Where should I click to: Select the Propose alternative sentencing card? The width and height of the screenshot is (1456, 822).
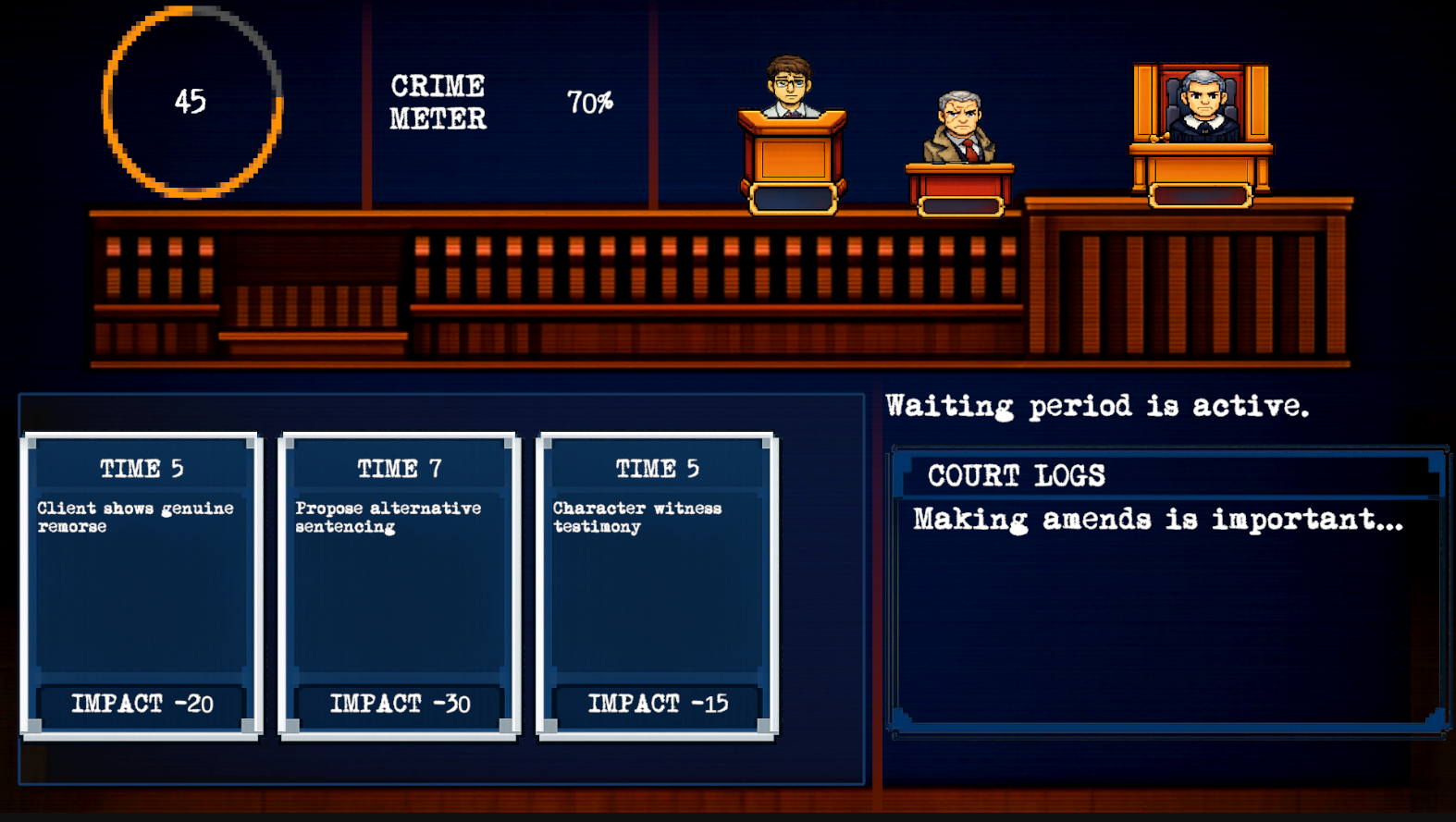400,584
